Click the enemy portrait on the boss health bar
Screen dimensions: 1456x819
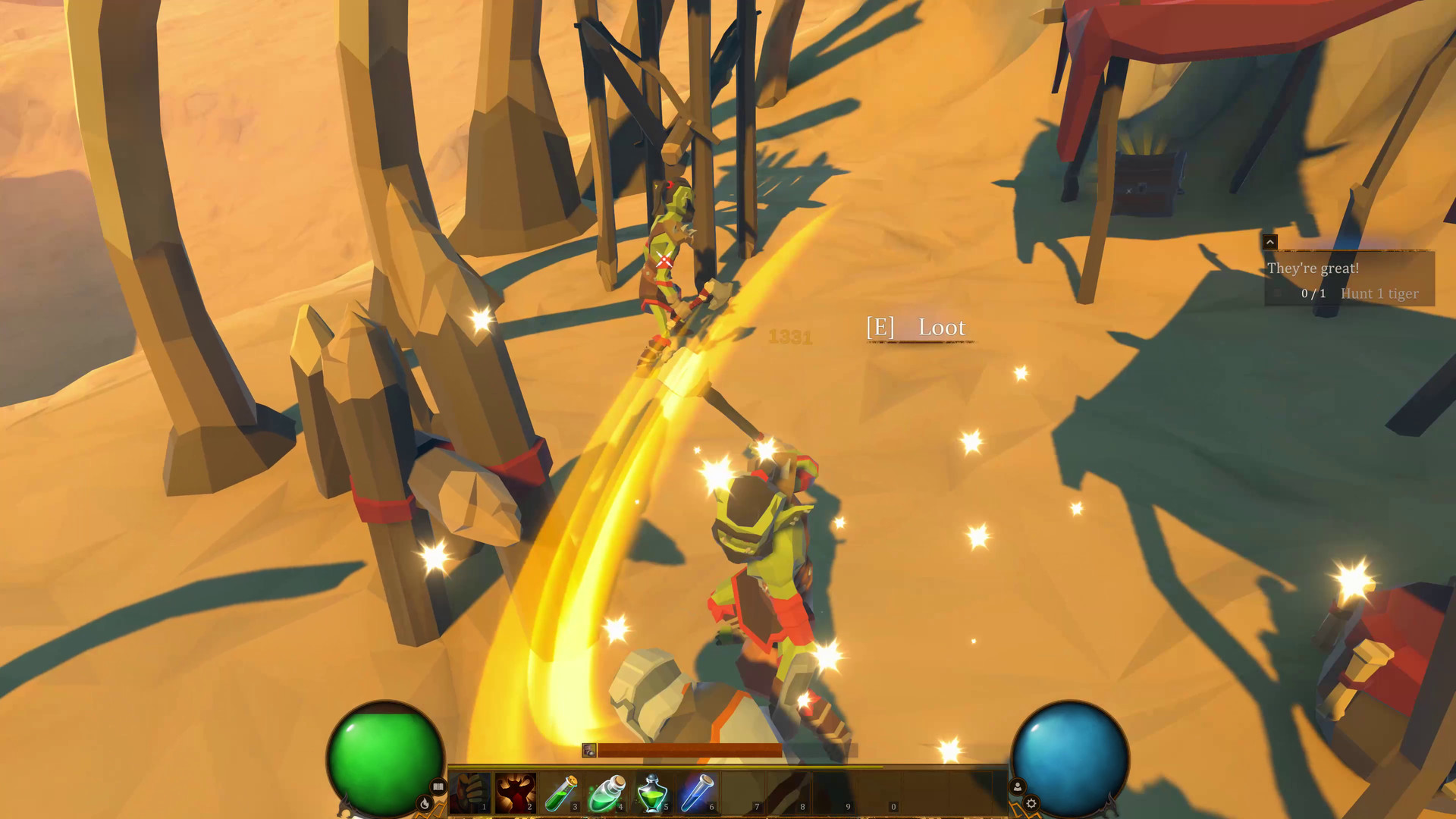point(589,752)
